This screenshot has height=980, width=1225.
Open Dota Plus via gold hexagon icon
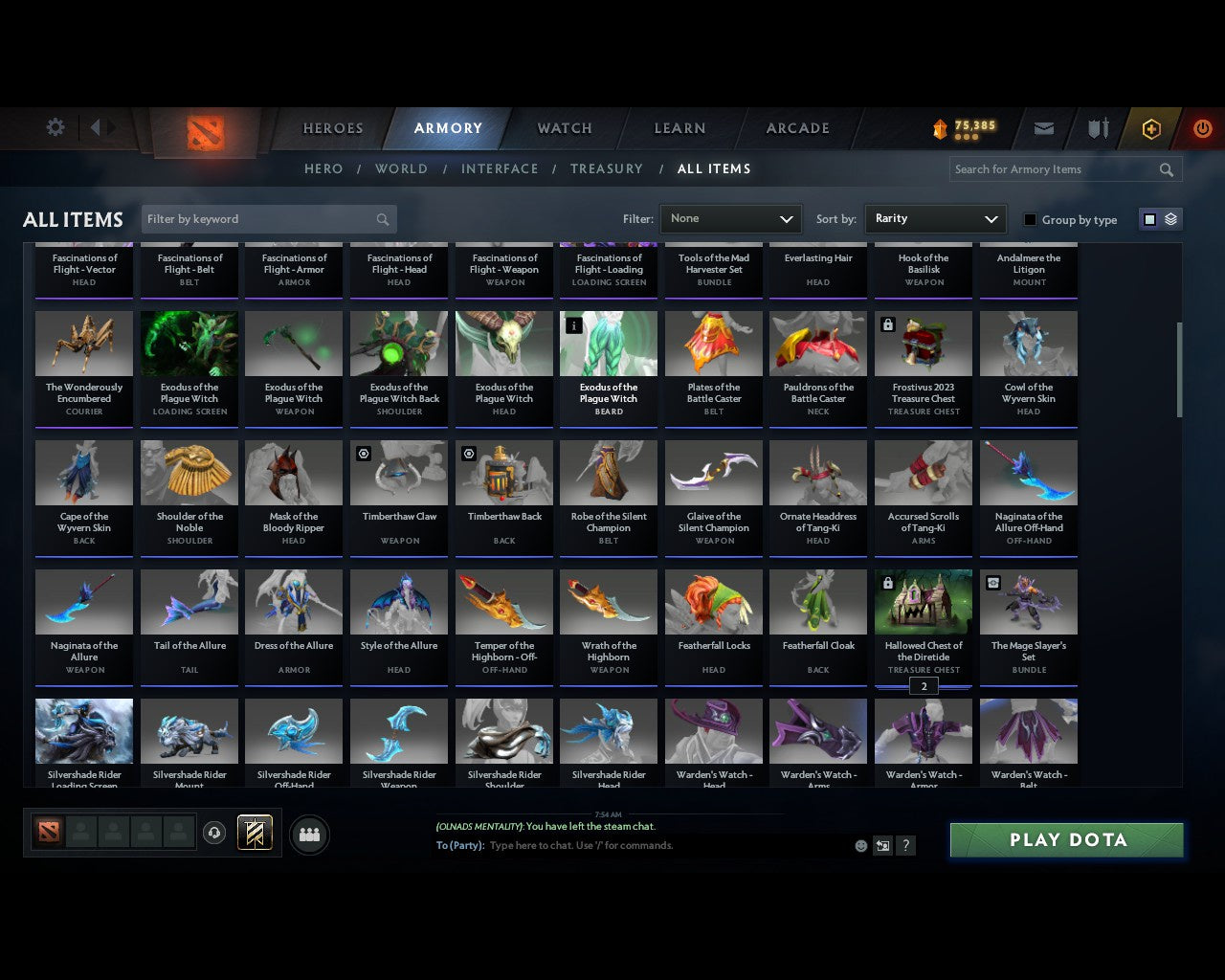1151,128
